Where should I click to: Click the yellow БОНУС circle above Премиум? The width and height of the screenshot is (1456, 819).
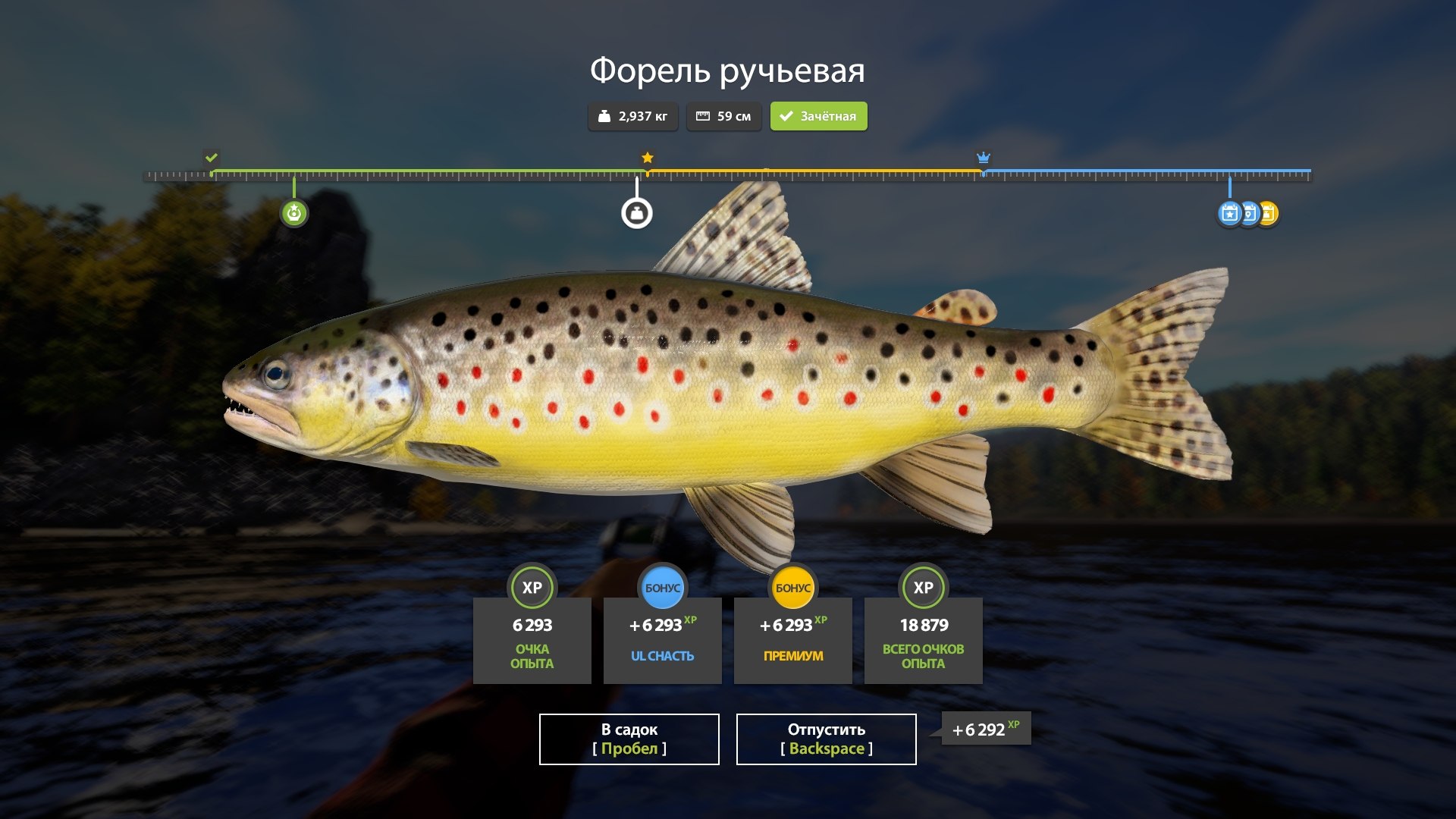coord(792,587)
